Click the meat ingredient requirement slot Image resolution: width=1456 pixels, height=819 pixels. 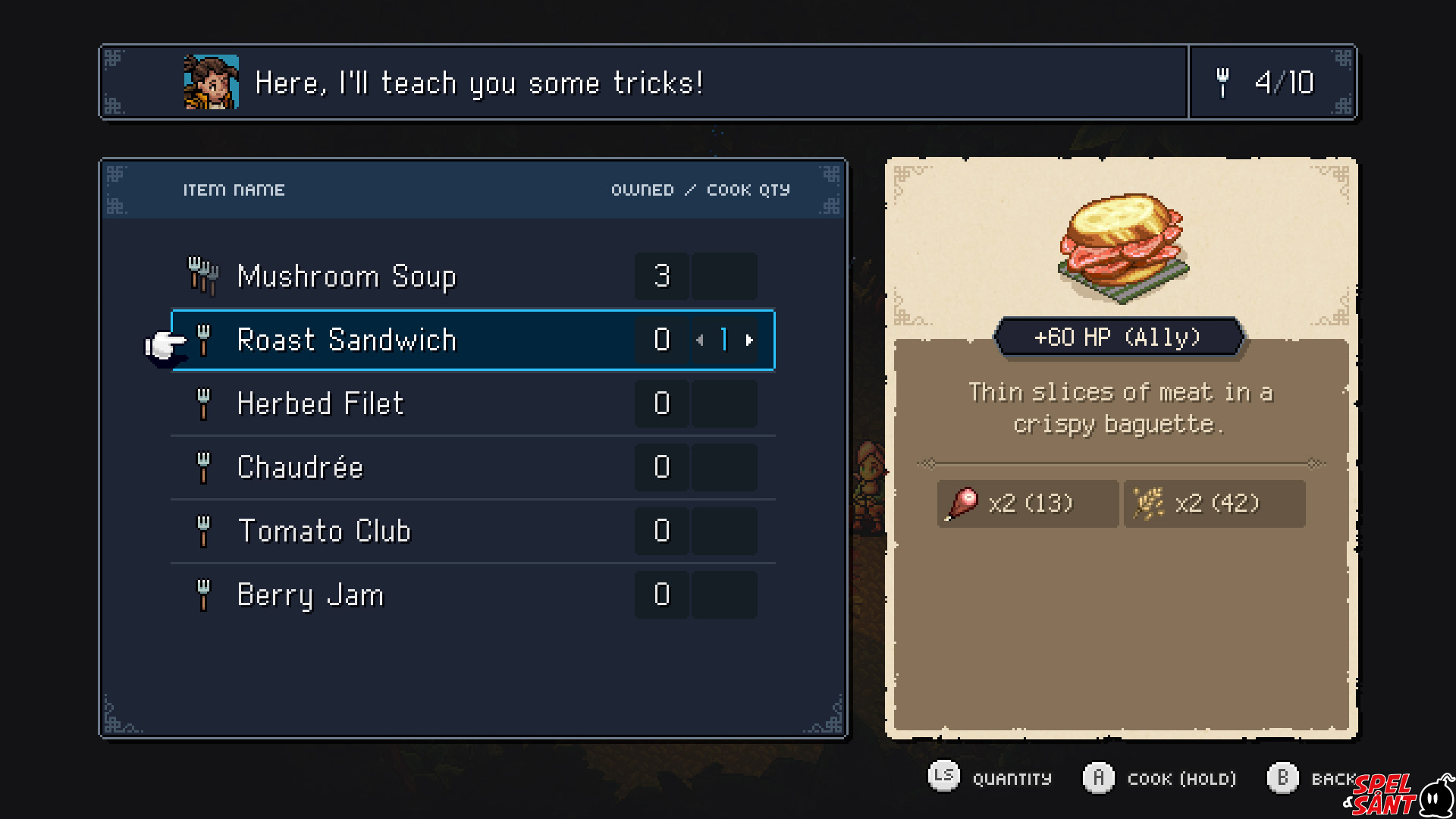(1027, 504)
